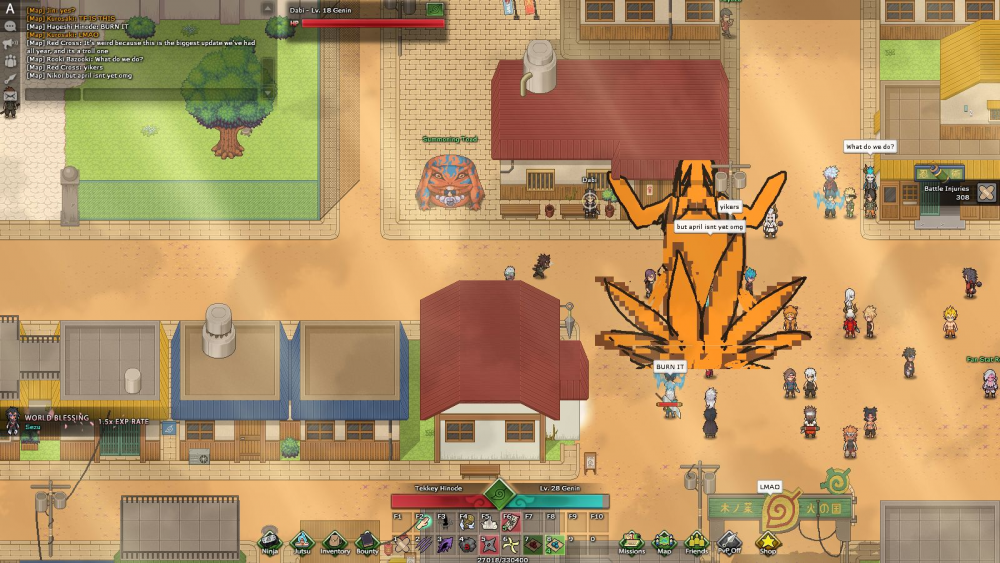The height and width of the screenshot is (563, 1000).
Task: Open the Missions panel
Action: 631,541
